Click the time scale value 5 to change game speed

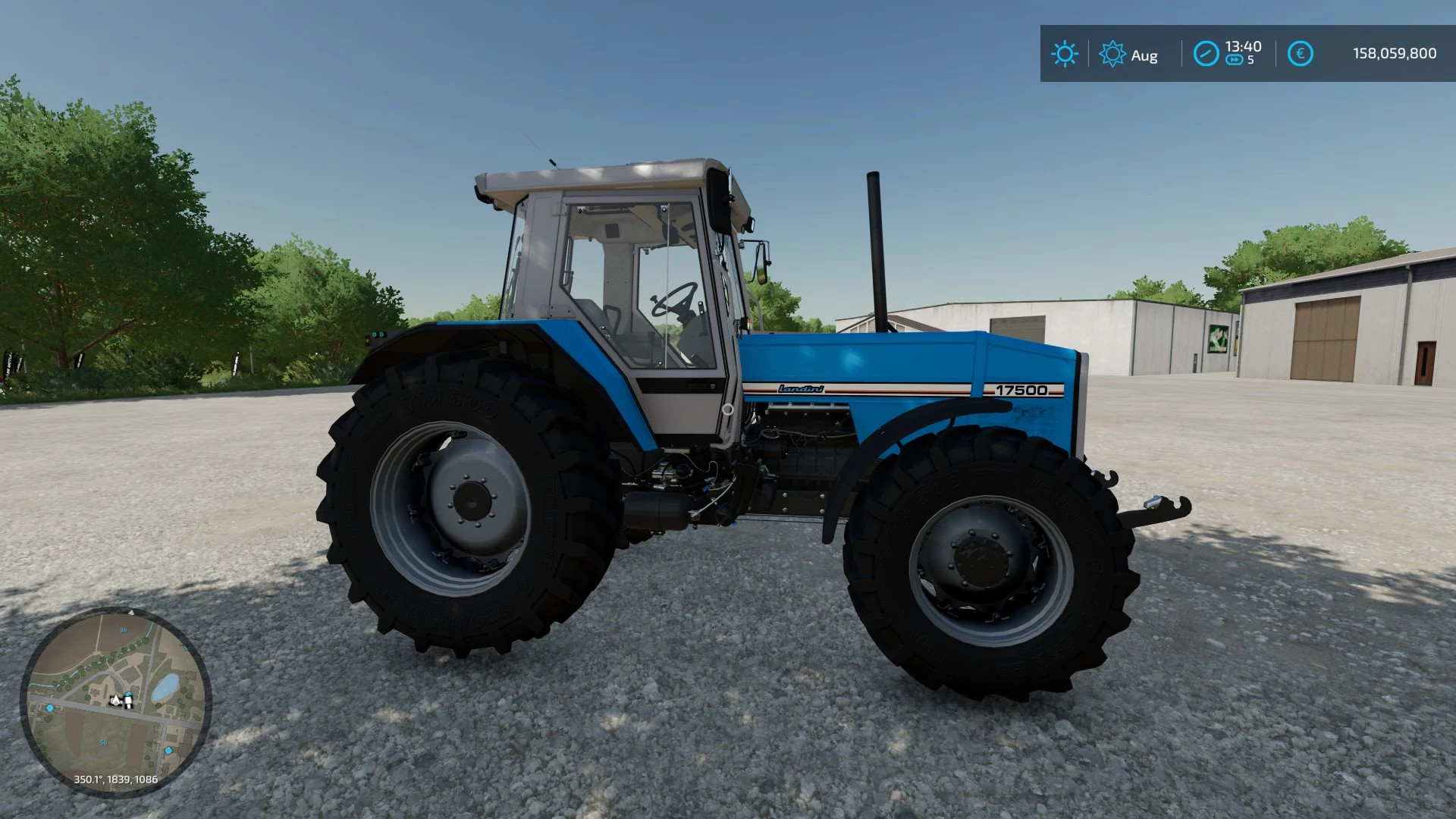click(1251, 60)
